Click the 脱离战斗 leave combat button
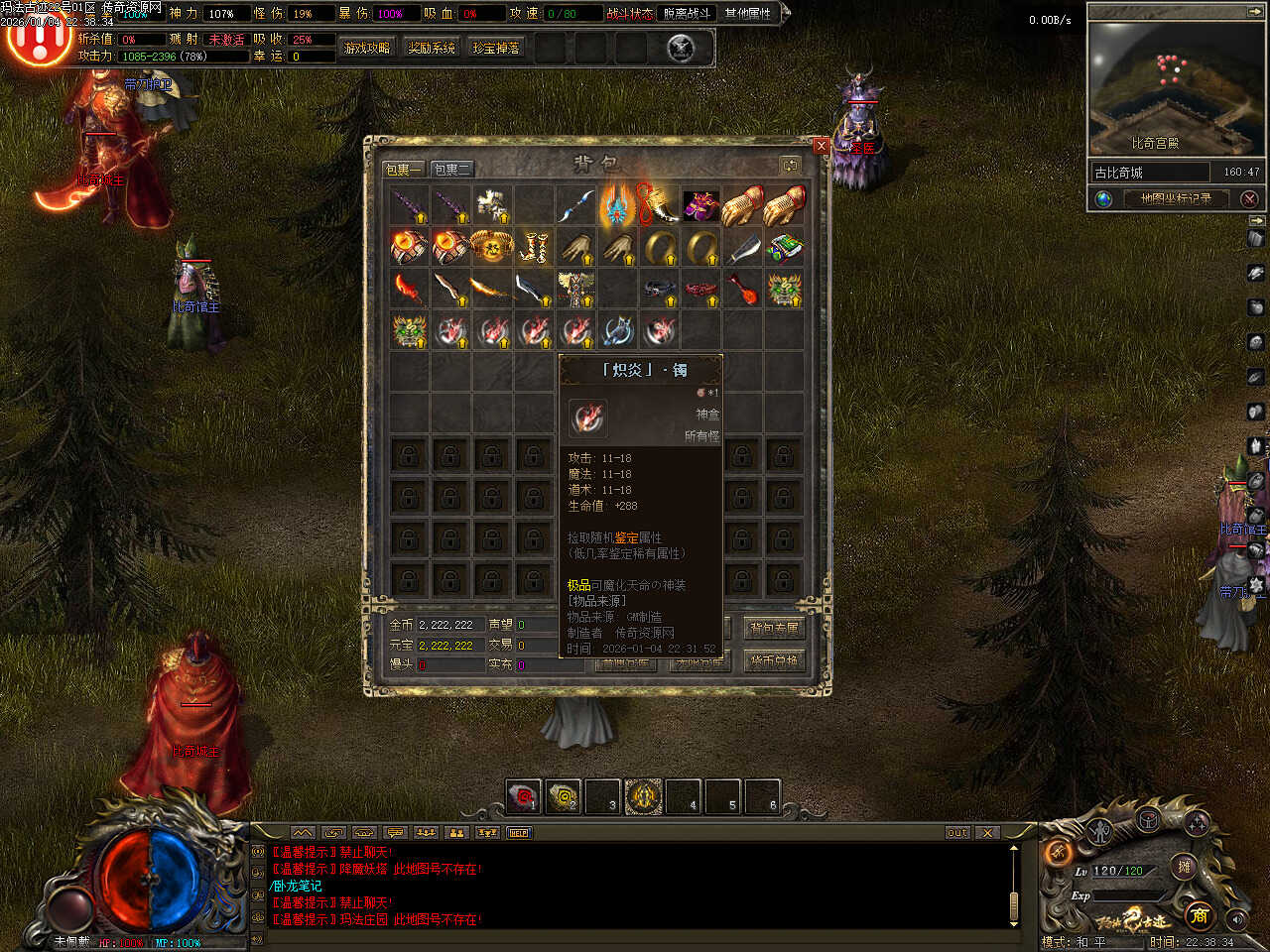This screenshot has width=1270, height=952. click(x=688, y=14)
